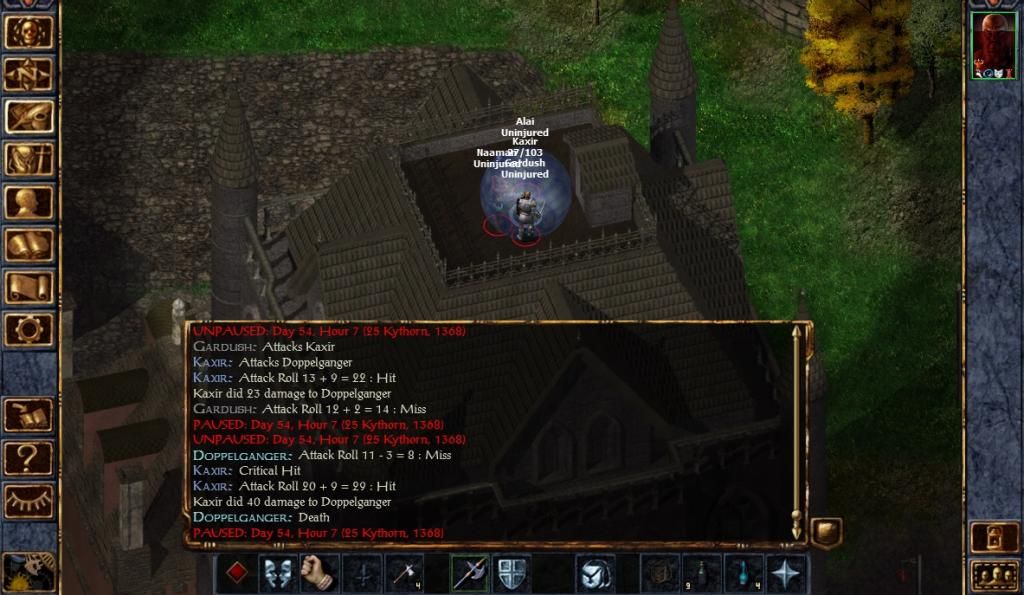Select the fist attack slot
This screenshot has height=595, width=1024.
tap(320, 573)
